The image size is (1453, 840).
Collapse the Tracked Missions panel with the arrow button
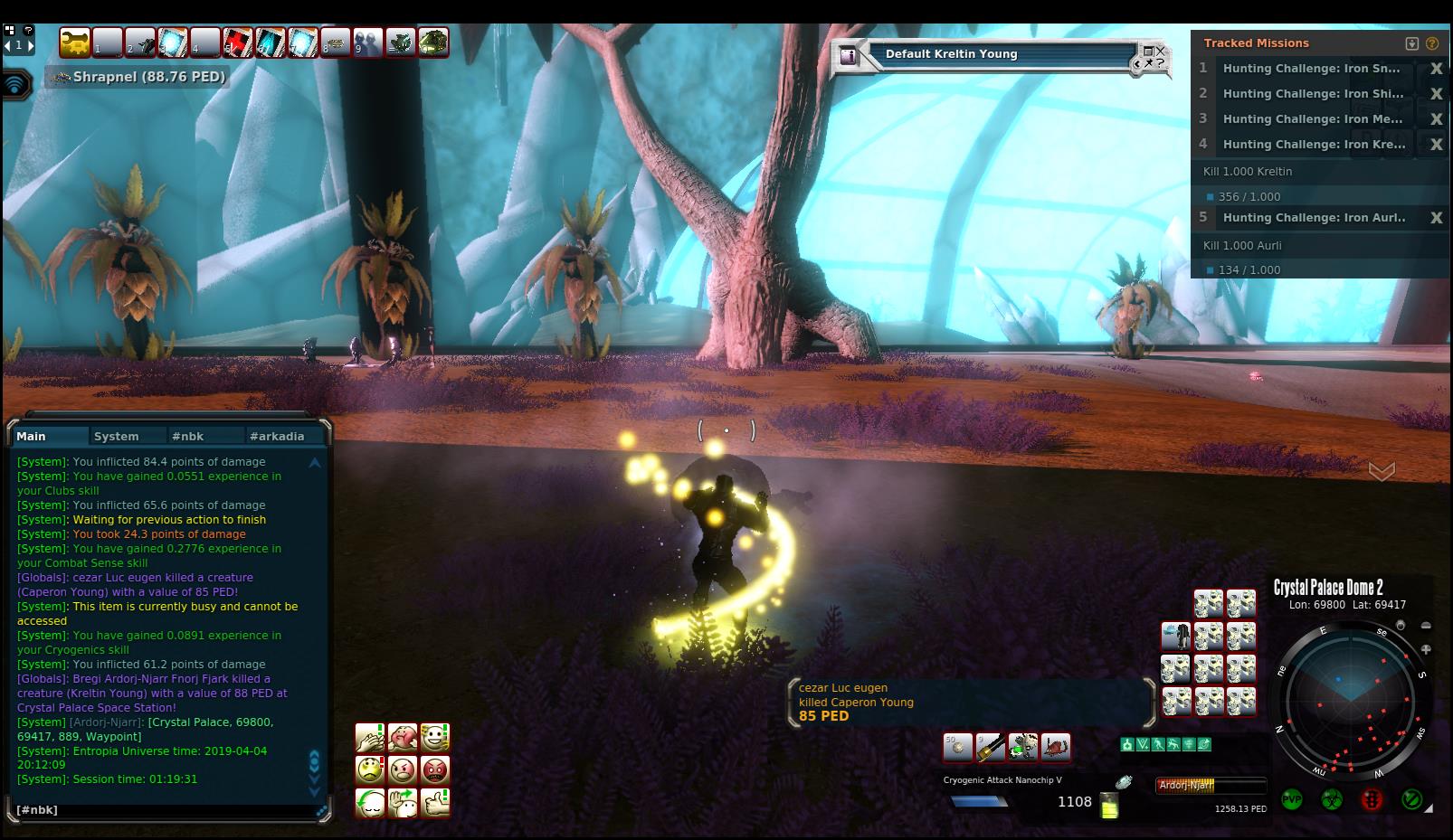[x=1411, y=43]
